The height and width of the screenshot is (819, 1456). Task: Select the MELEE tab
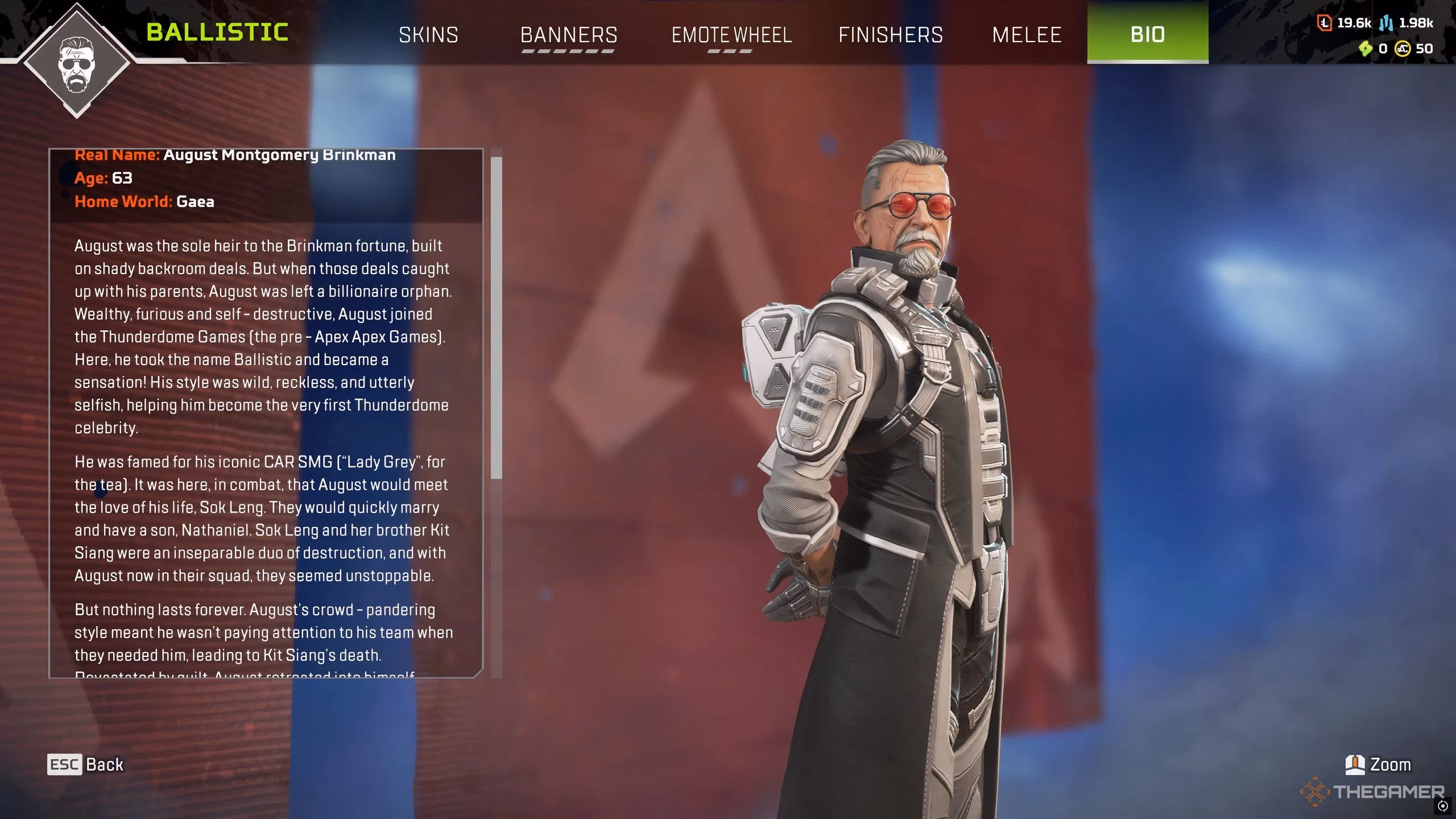[x=1027, y=35]
